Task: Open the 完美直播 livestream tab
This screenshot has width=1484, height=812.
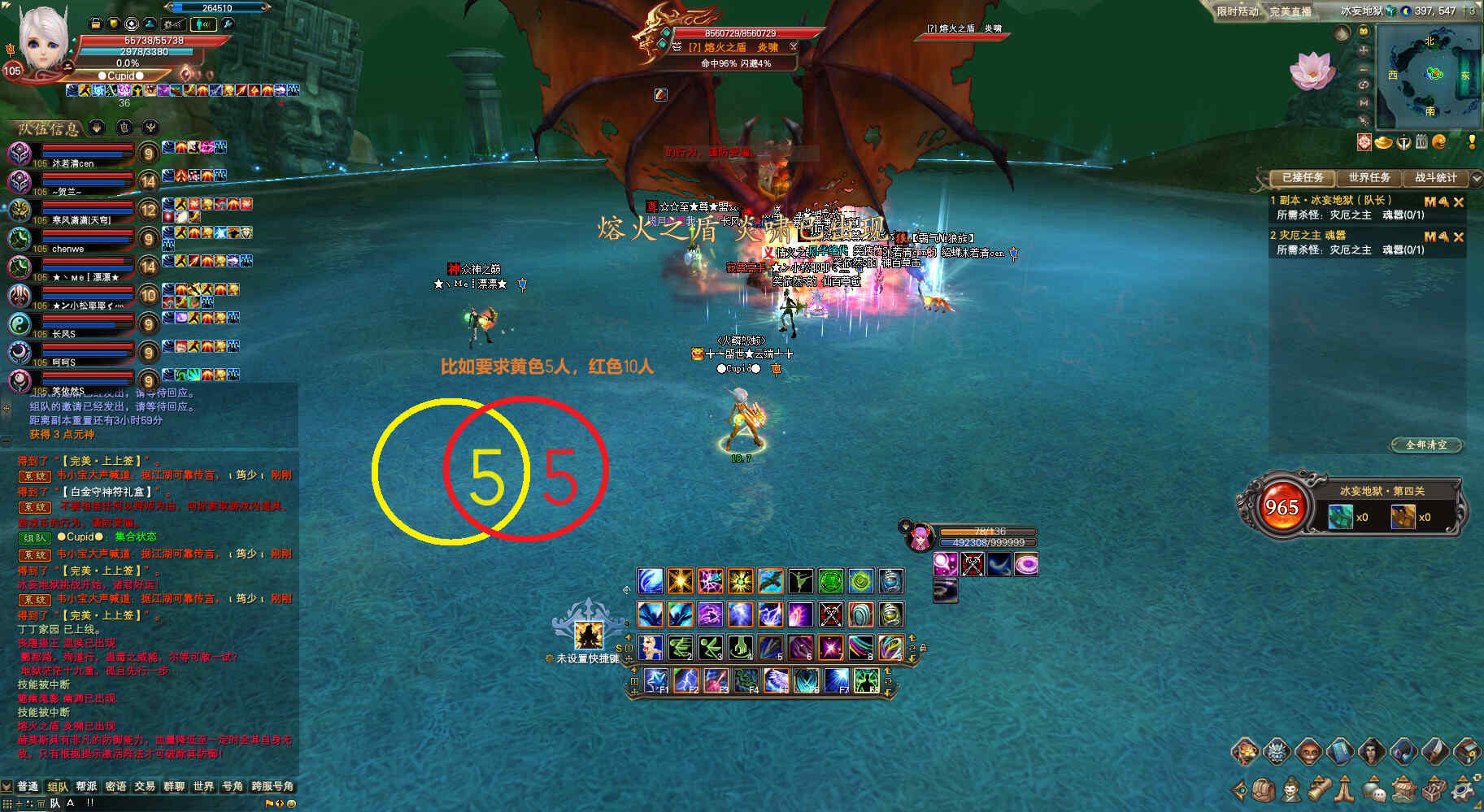Action: [x=1290, y=11]
